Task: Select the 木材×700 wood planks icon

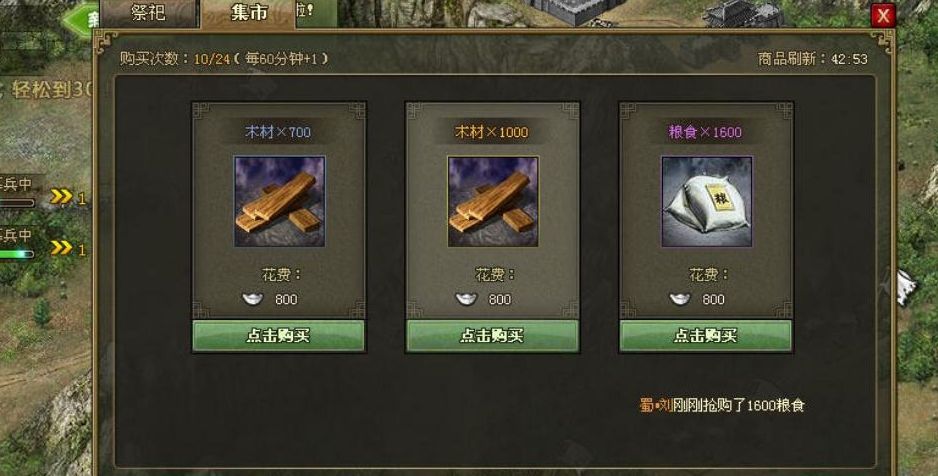Action: pos(279,201)
